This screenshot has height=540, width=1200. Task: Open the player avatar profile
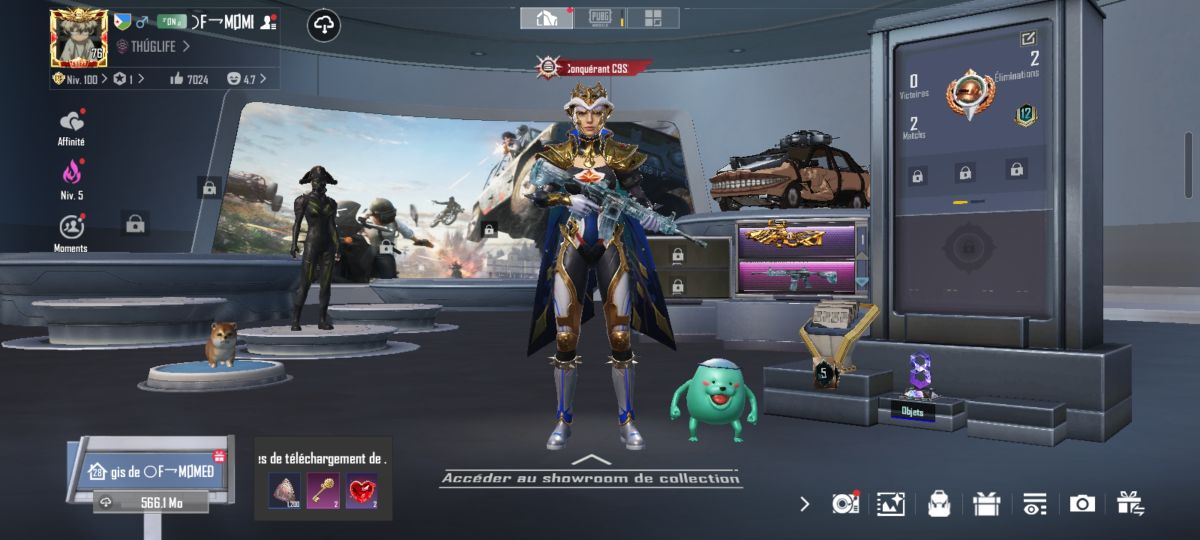tap(78, 38)
